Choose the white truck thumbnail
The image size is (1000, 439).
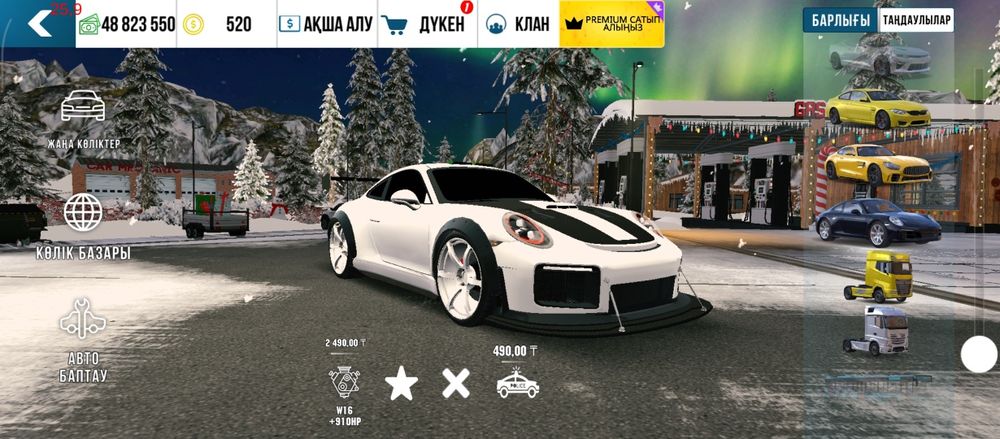(x=877, y=330)
